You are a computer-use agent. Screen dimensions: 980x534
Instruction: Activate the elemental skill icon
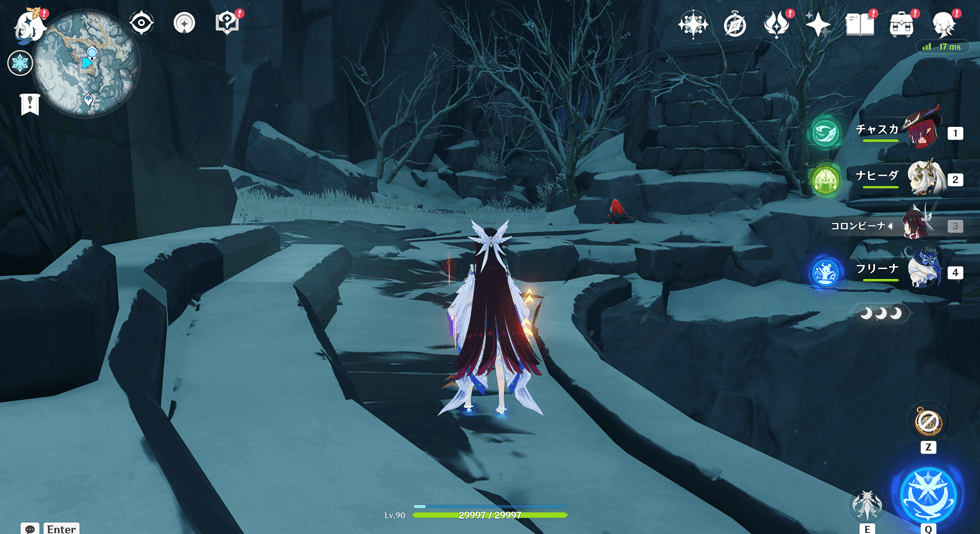(x=866, y=504)
